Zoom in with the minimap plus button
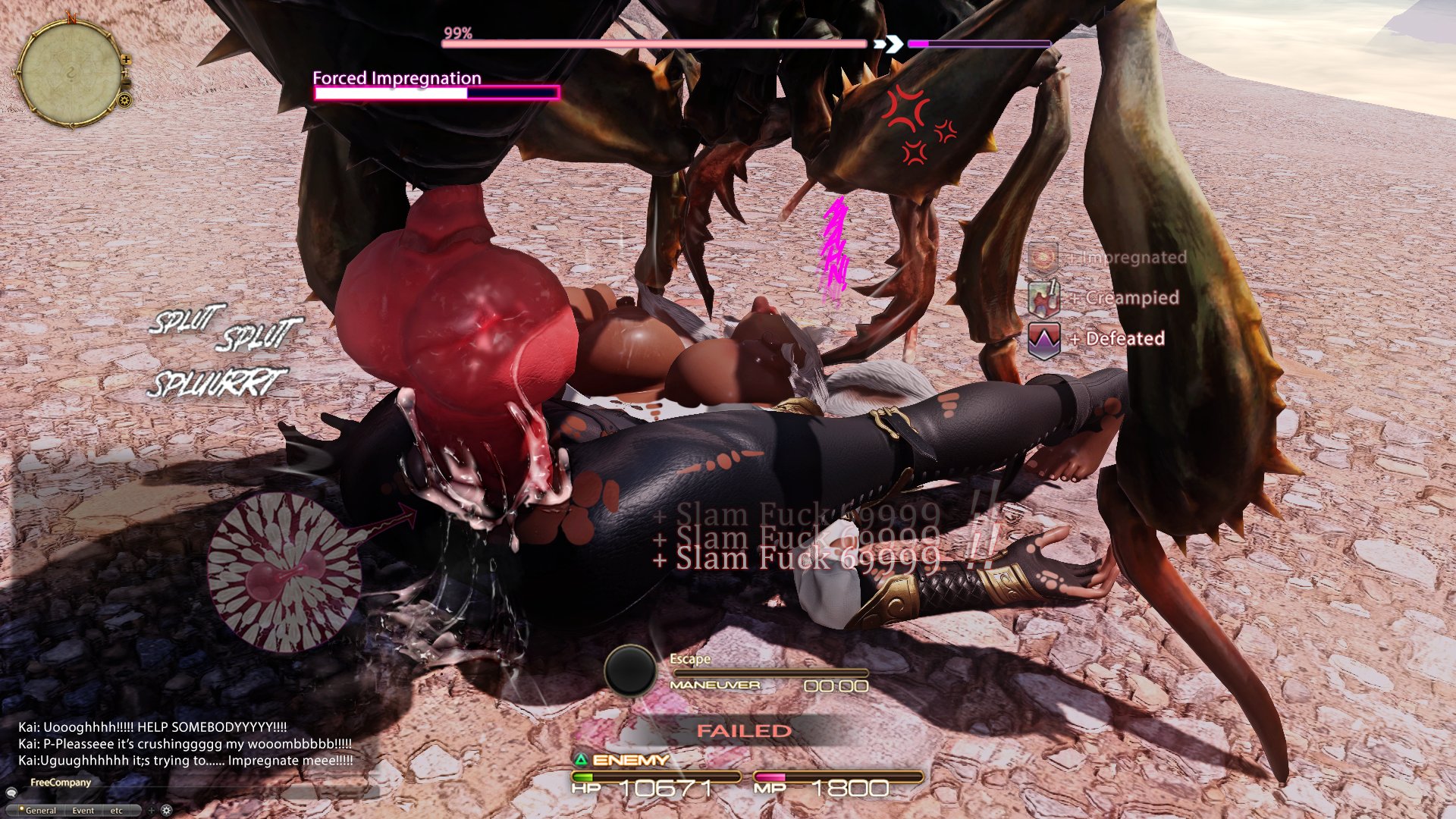 pyautogui.click(x=127, y=59)
